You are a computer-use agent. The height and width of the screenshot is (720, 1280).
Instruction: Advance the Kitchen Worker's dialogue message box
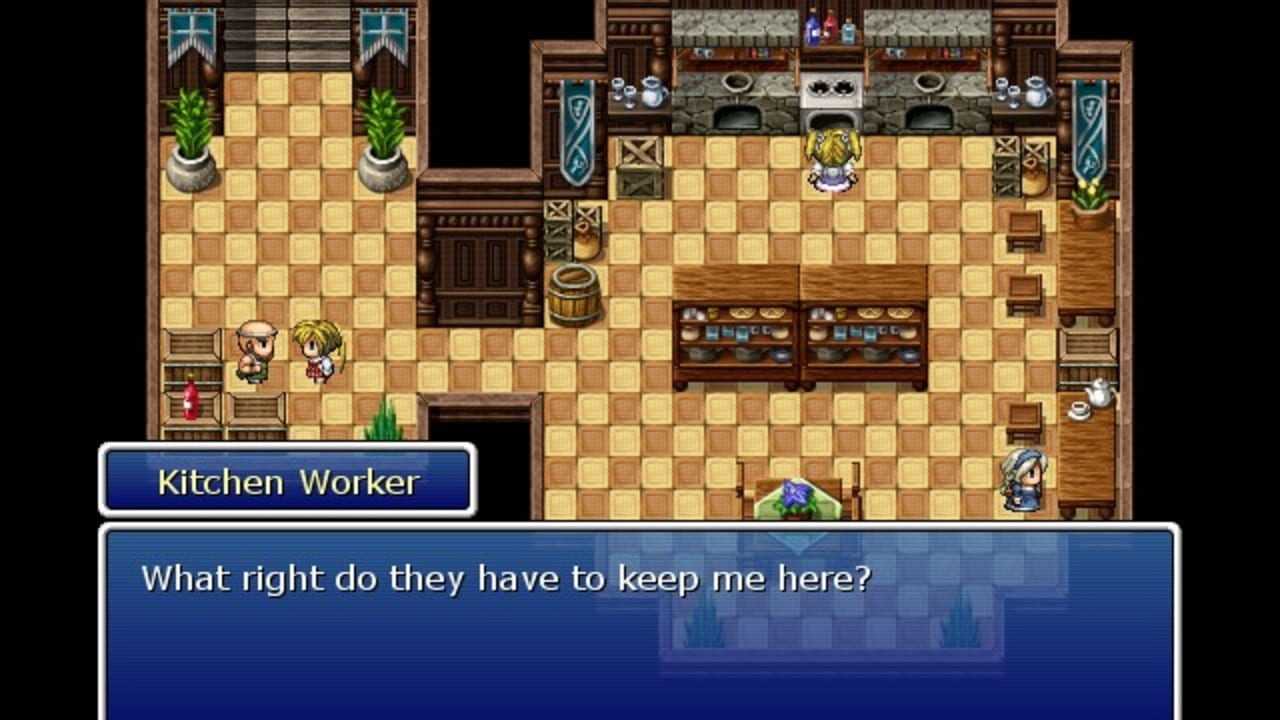point(640,620)
